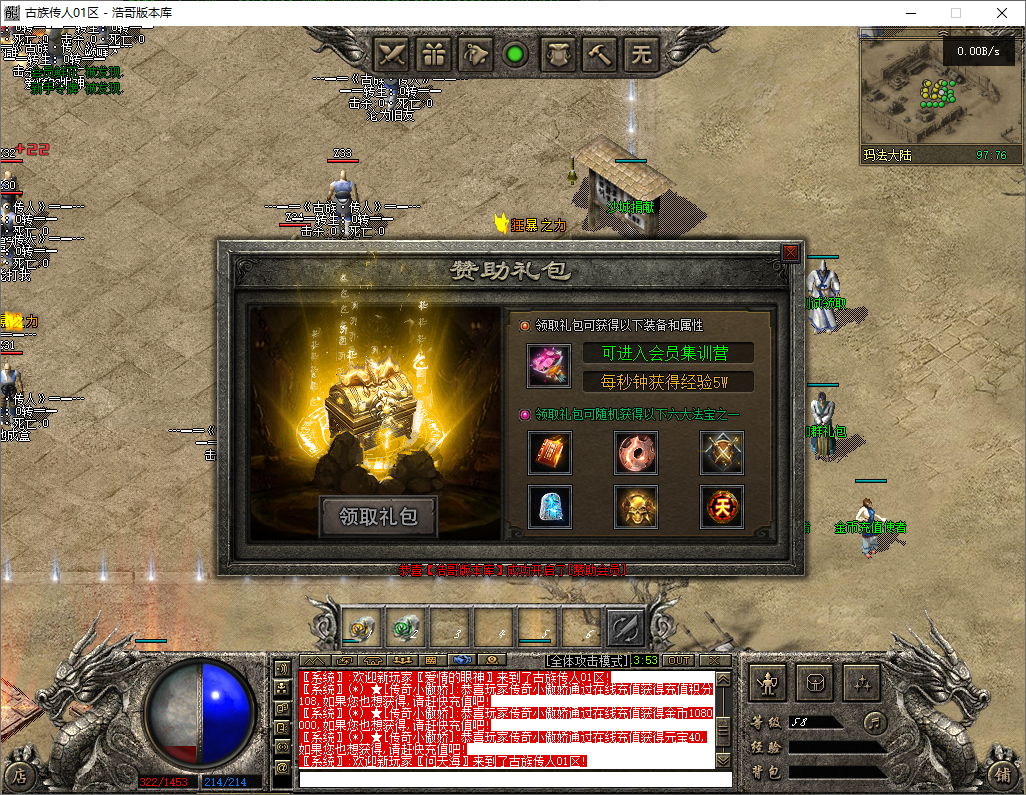Image resolution: width=1026 pixels, height=795 pixels.
Task: Toggle the 全体攻击模式 attack mode
Action: (588, 661)
